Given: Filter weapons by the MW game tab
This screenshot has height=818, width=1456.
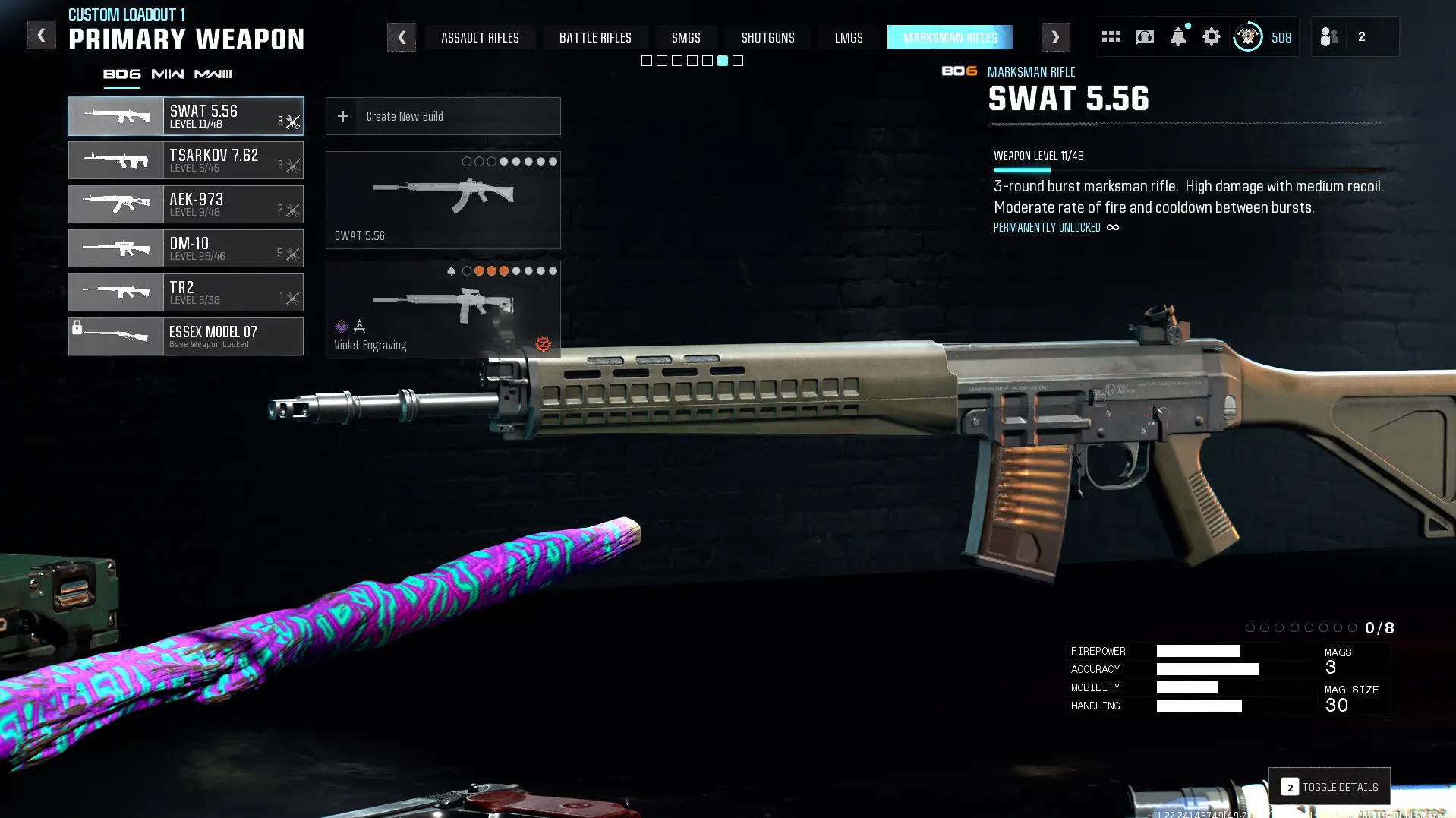Looking at the screenshot, I should [167, 74].
